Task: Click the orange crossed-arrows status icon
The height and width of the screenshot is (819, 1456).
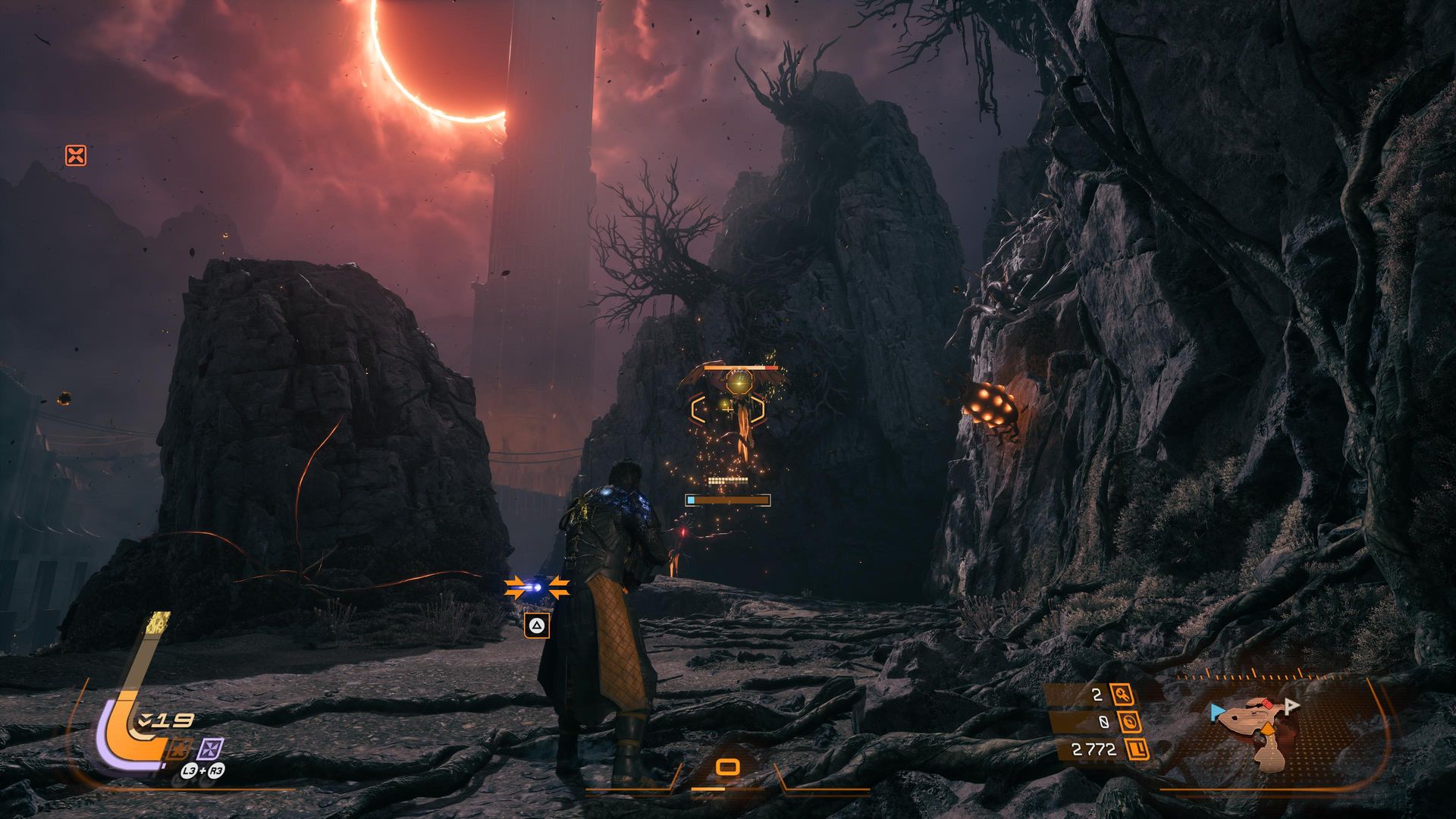Action: [x=76, y=156]
